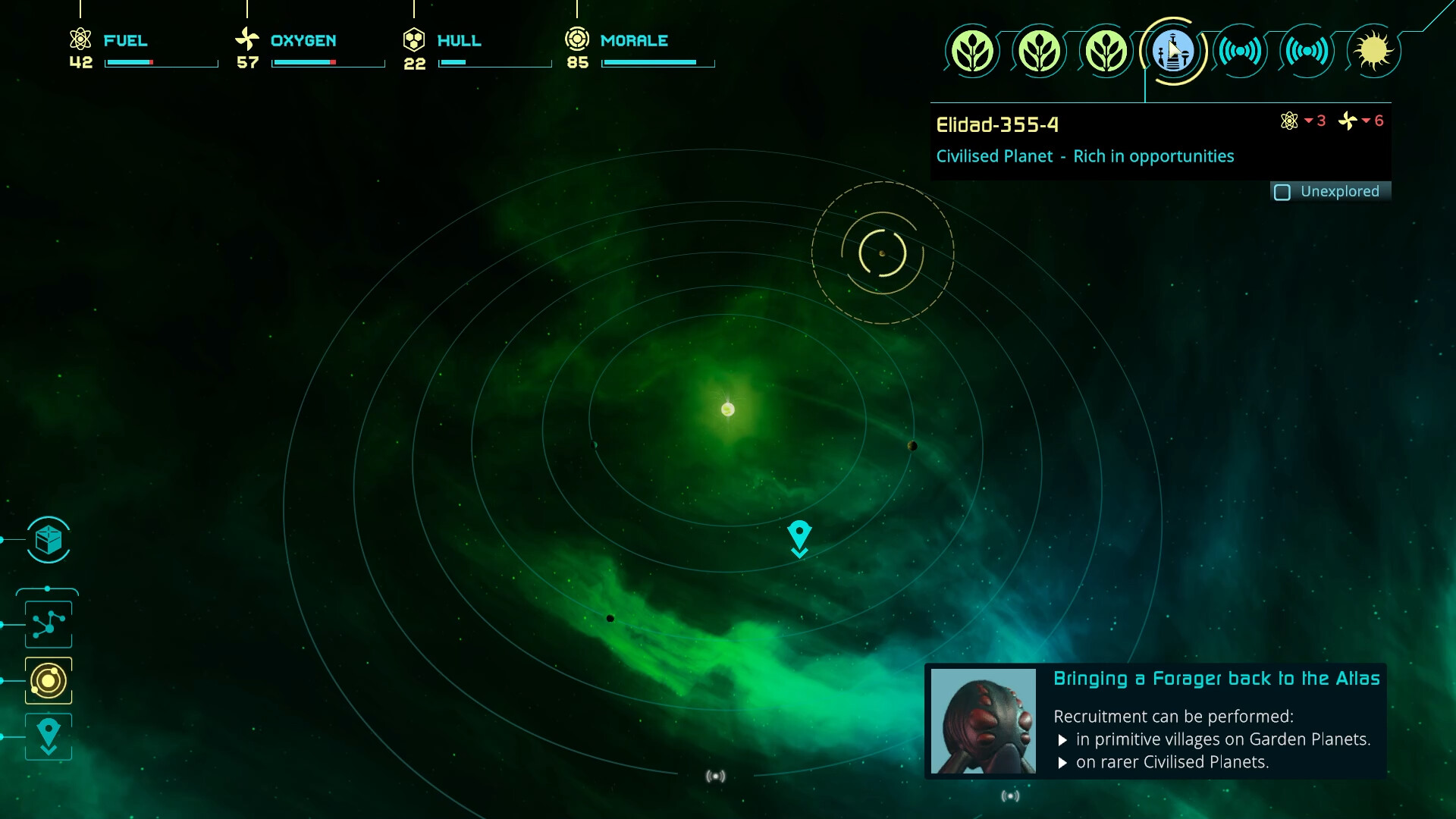Click the Elidad-355-4 planet name
1456x819 pixels.
[x=996, y=125]
